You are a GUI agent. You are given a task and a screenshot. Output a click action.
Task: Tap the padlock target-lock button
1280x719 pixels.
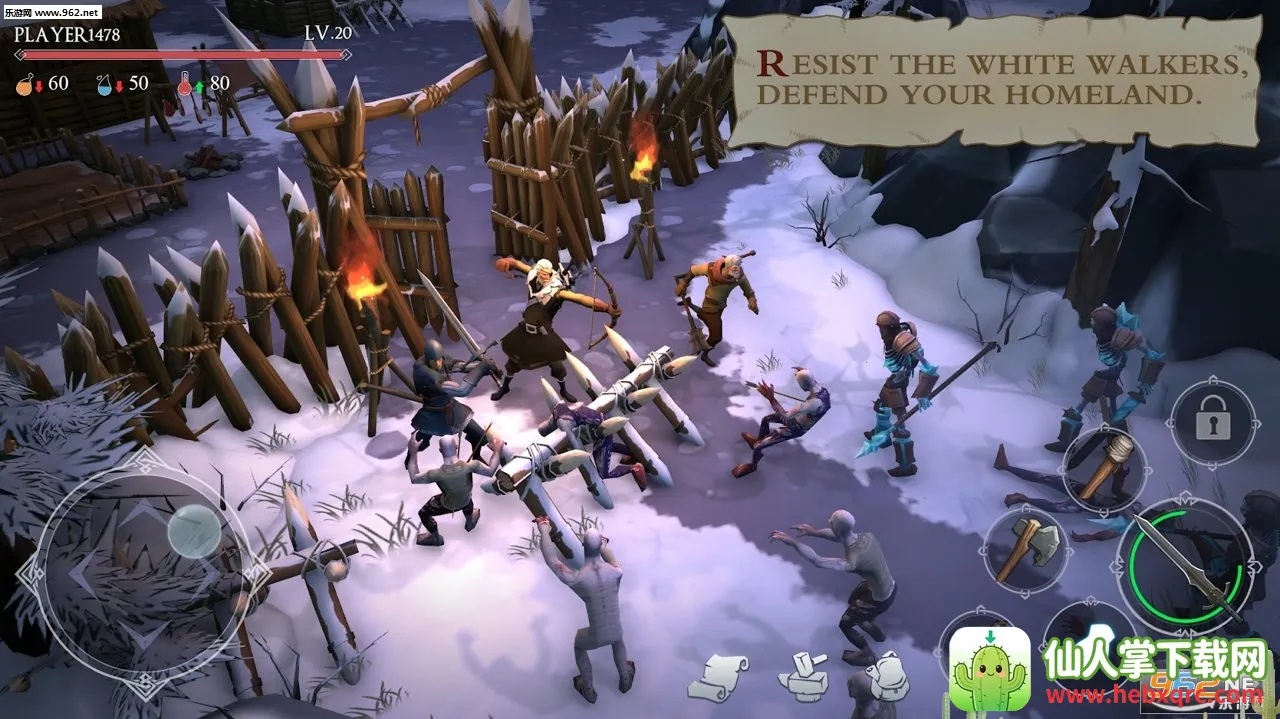click(x=1212, y=423)
